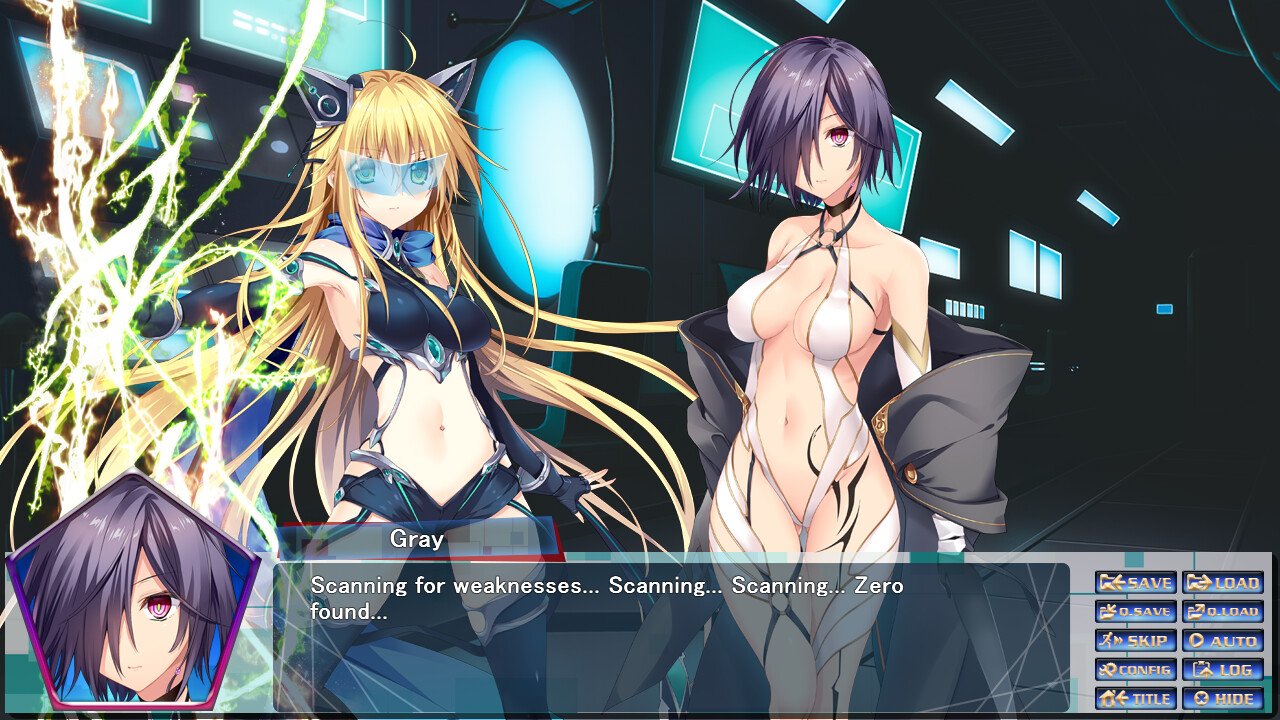1280x720 pixels.
Task: Open the LOAD game menu
Action: (x=1222, y=583)
